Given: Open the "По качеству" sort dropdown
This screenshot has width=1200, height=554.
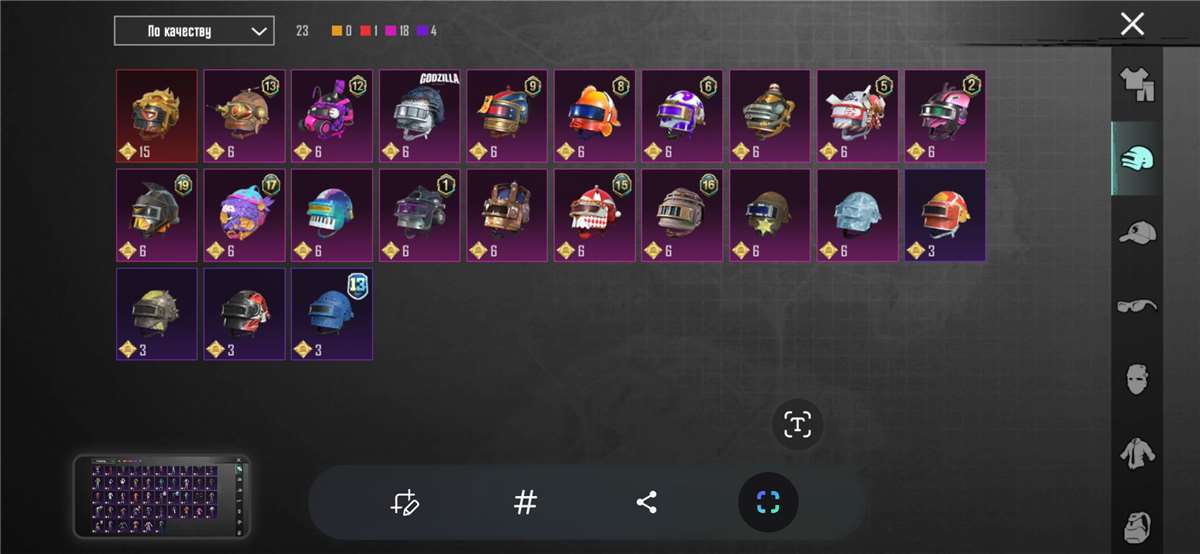Looking at the screenshot, I should click(194, 31).
